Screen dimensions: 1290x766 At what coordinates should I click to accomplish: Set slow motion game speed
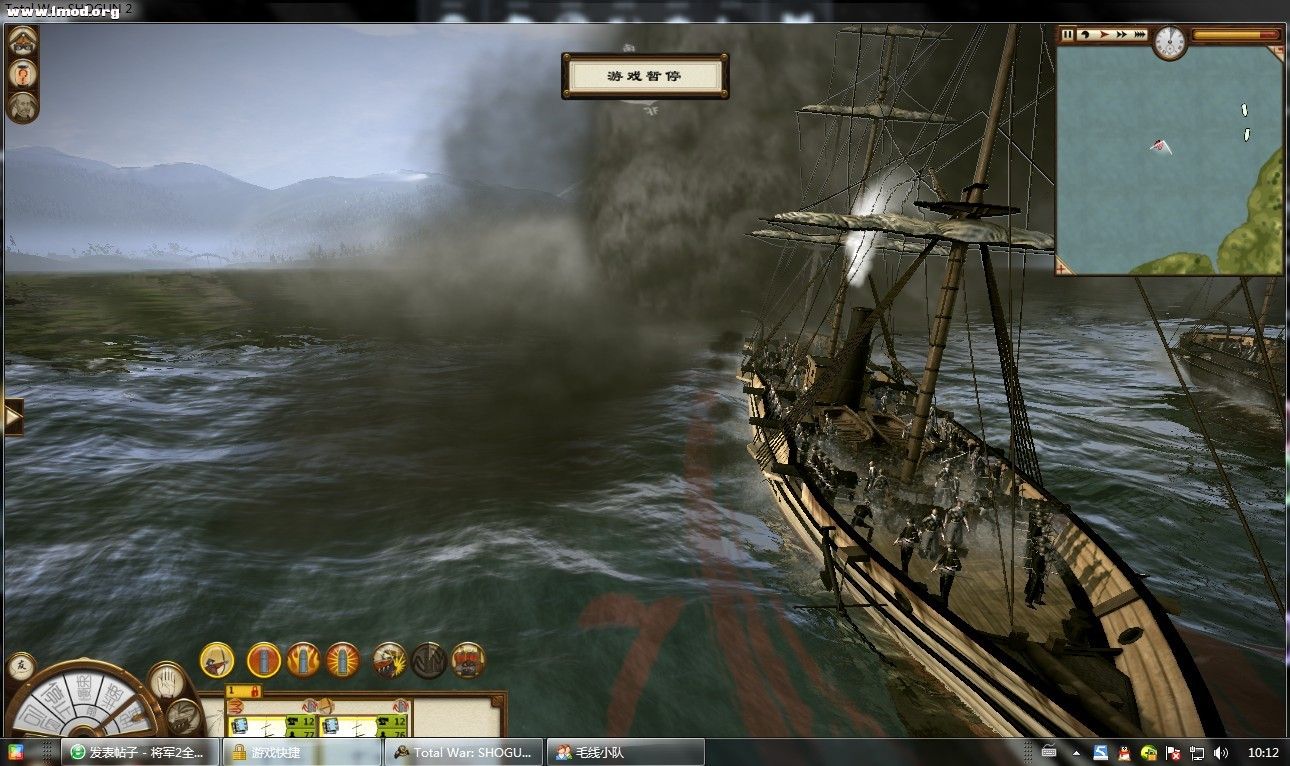[1085, 34]
